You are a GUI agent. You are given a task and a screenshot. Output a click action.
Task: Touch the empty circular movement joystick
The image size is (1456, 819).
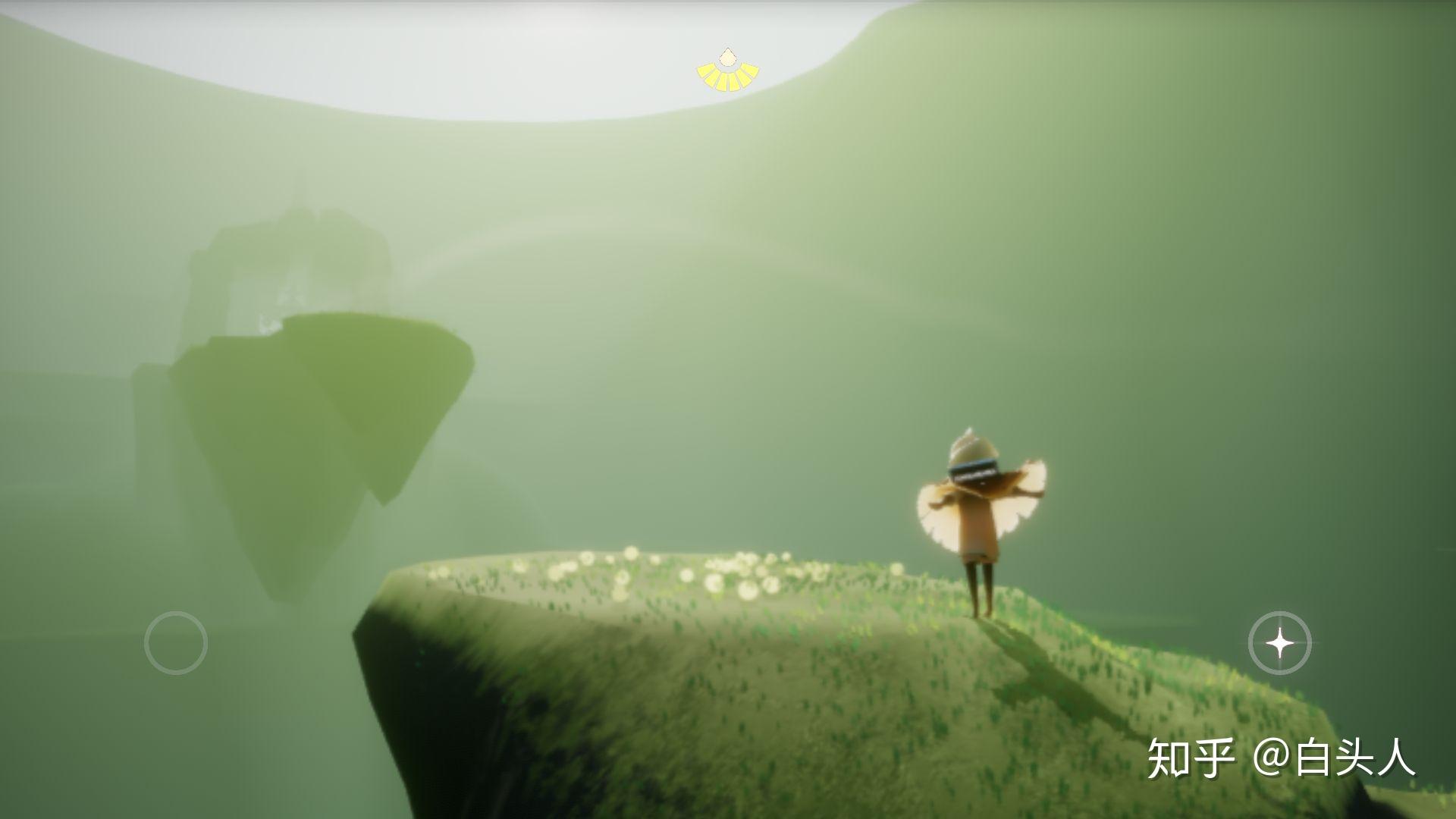click(x=176, y=643)
